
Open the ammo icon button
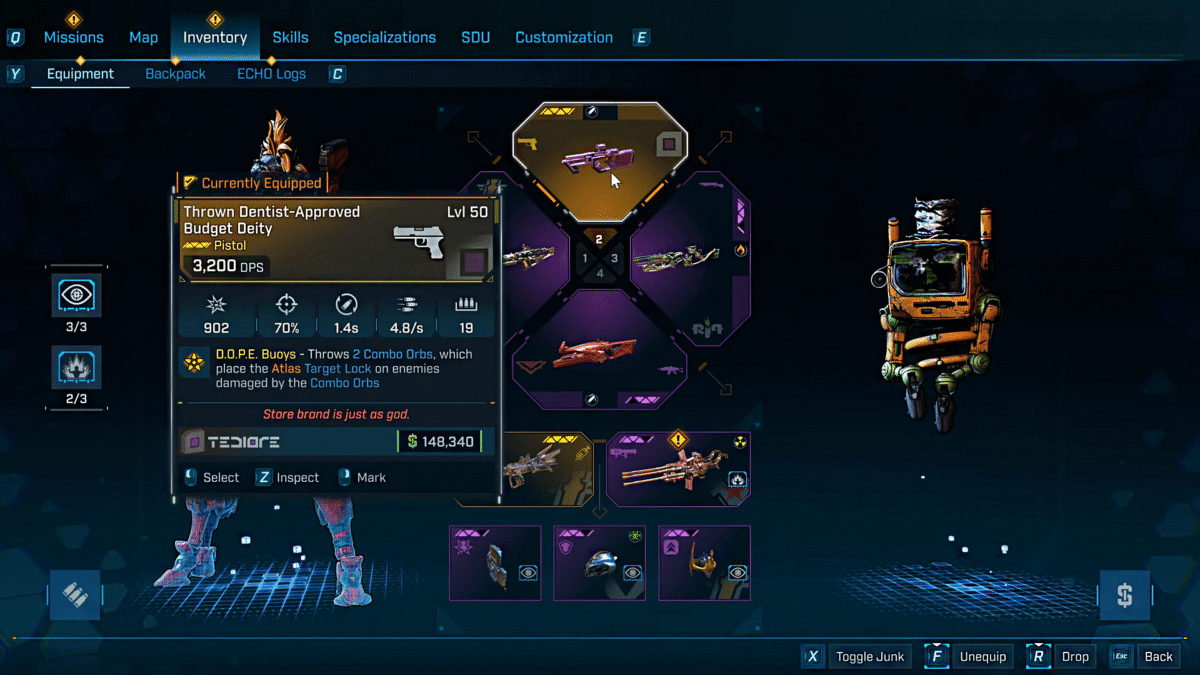[75, 596]
